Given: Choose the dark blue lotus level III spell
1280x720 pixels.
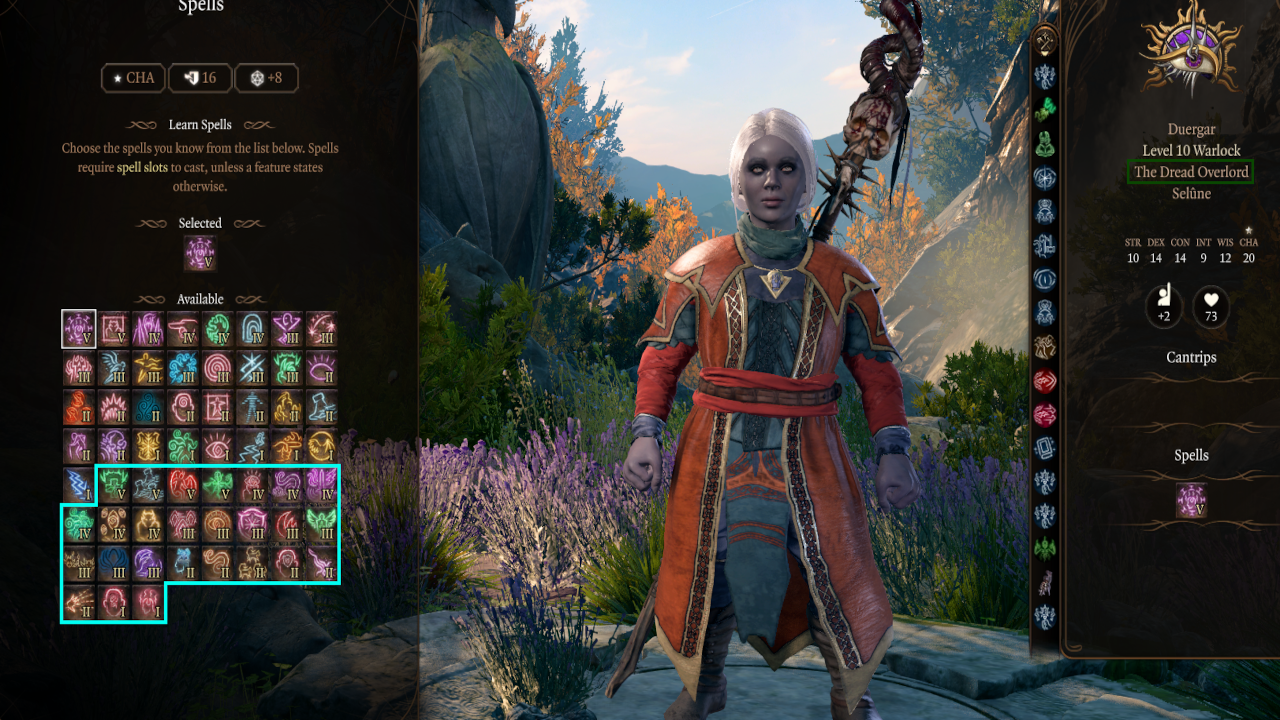Looking at the screenshot, I should point(114,563).
